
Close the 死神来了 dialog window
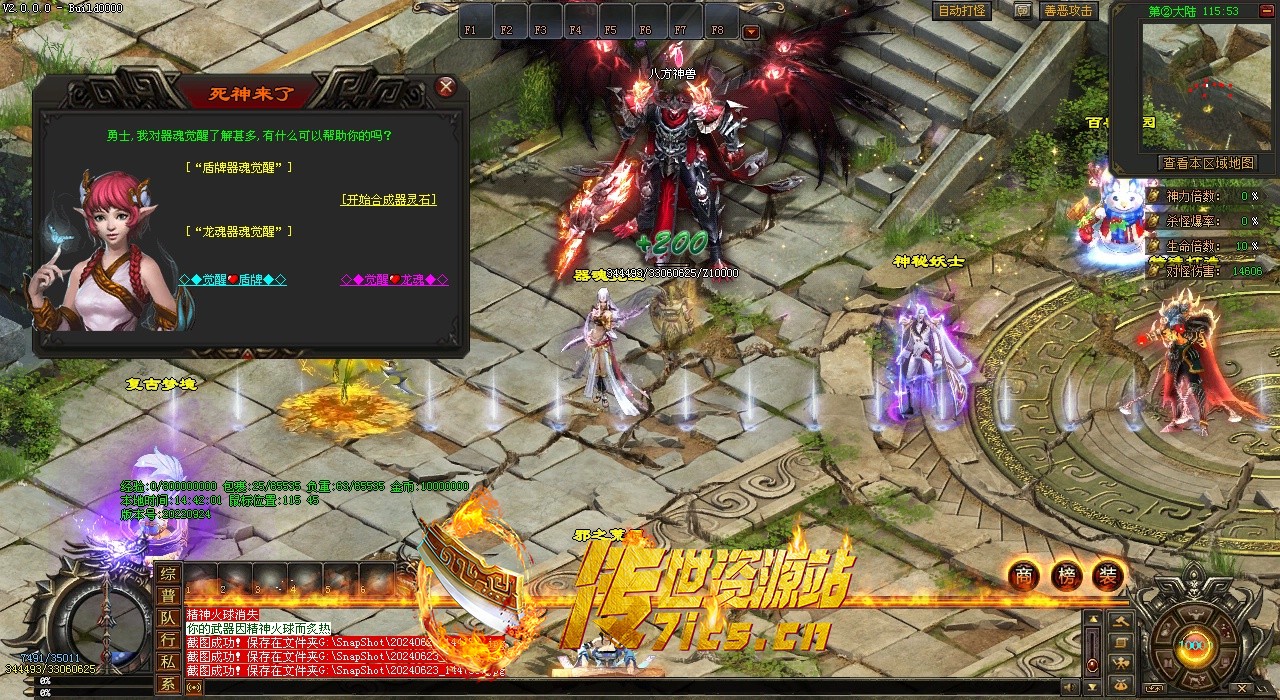click(x=446, y=87)
